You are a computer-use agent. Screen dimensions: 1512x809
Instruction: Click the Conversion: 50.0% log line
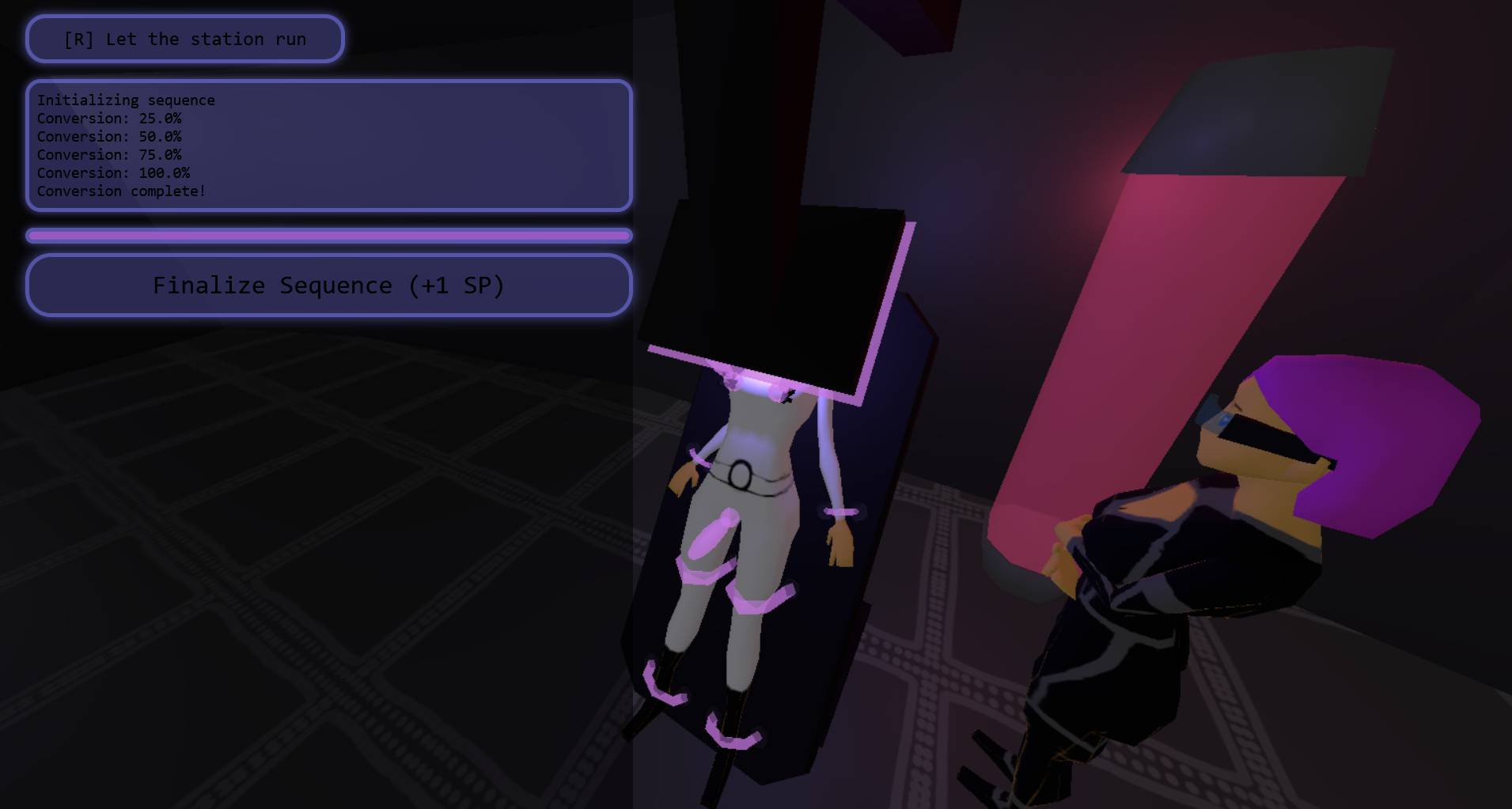(x=110, y=136)
